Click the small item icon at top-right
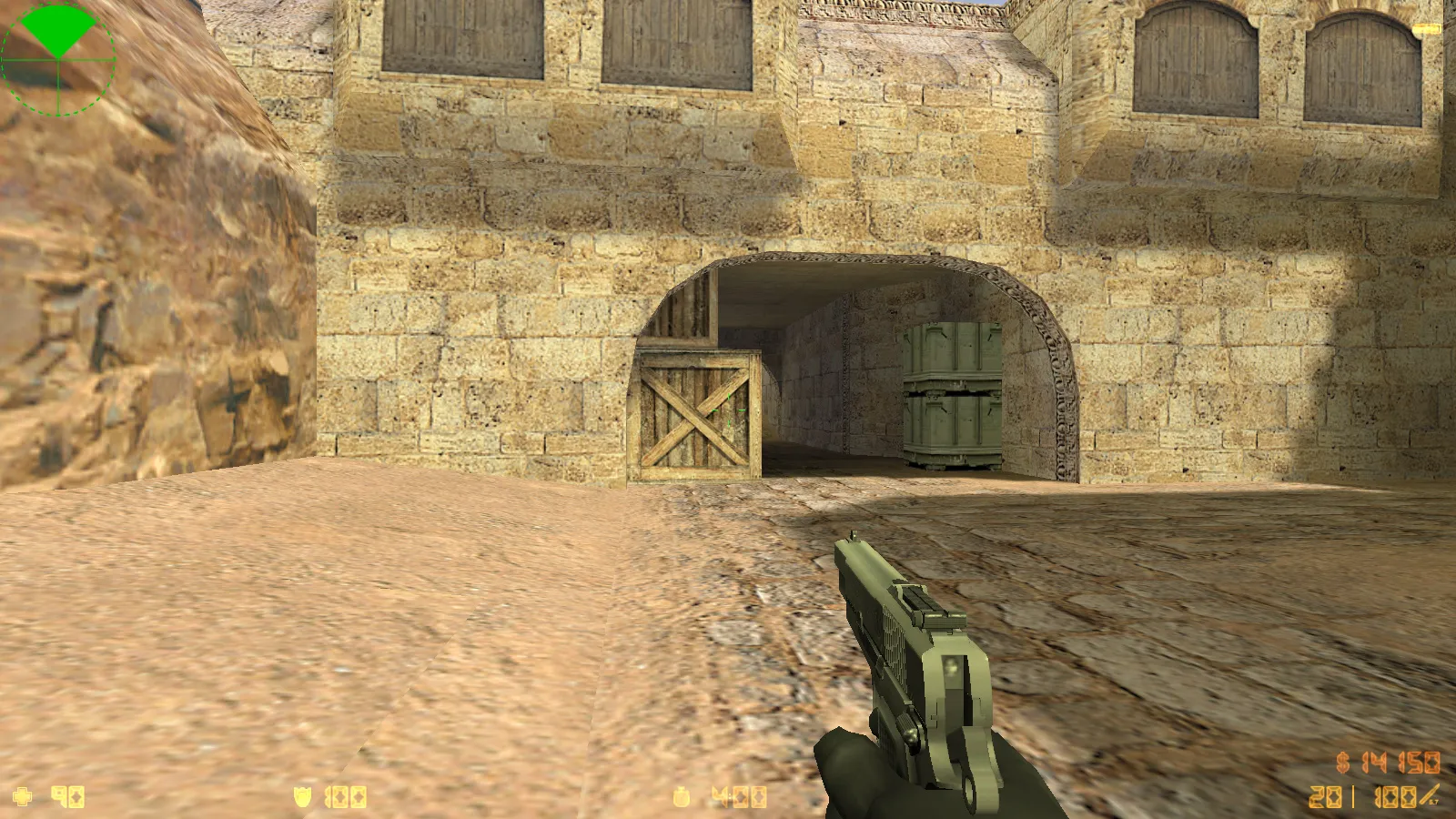This screenshot has width=1456, height=819. (1425, 27)
